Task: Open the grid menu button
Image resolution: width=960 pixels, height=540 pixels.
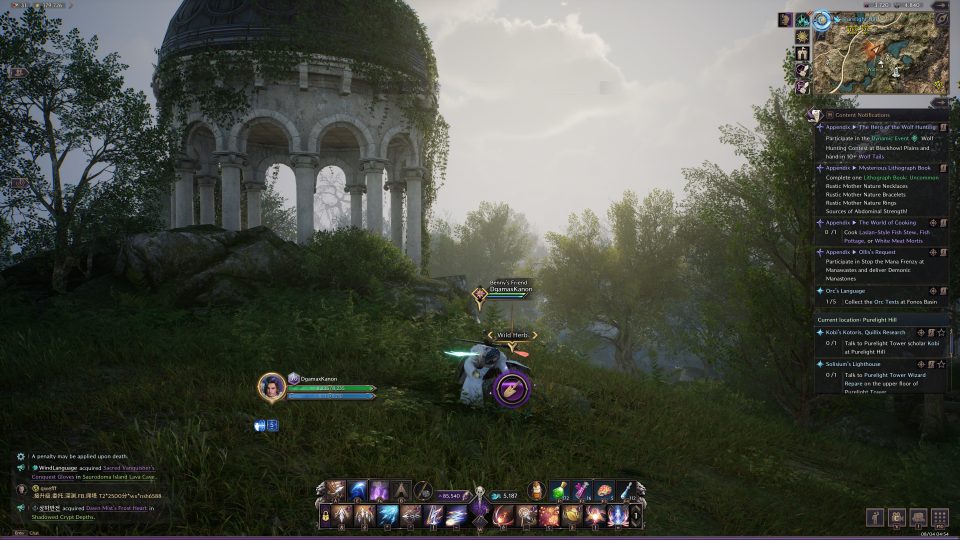Action: click(x=939, y=517)
